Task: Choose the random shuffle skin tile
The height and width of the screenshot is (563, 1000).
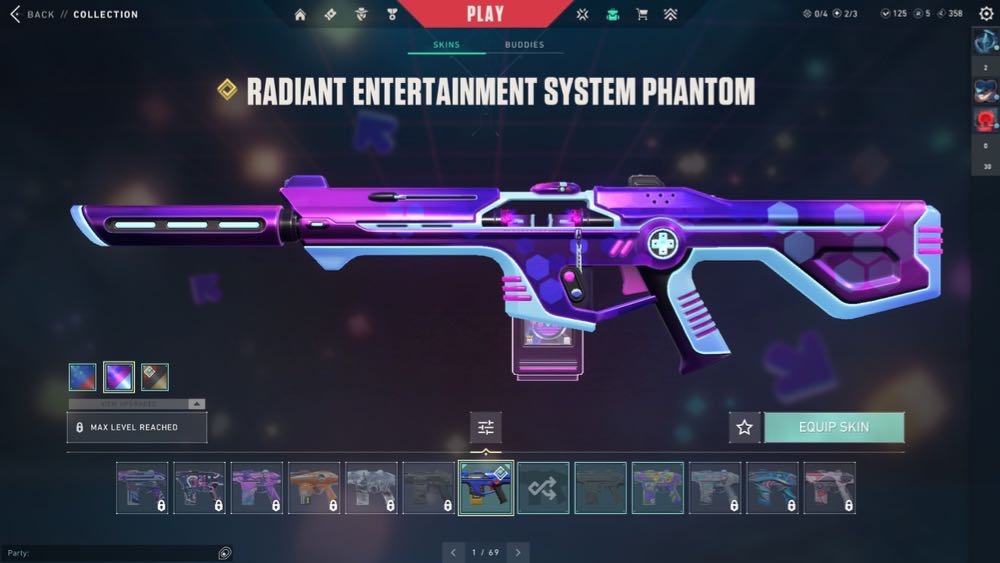Action: click(543, 488)
